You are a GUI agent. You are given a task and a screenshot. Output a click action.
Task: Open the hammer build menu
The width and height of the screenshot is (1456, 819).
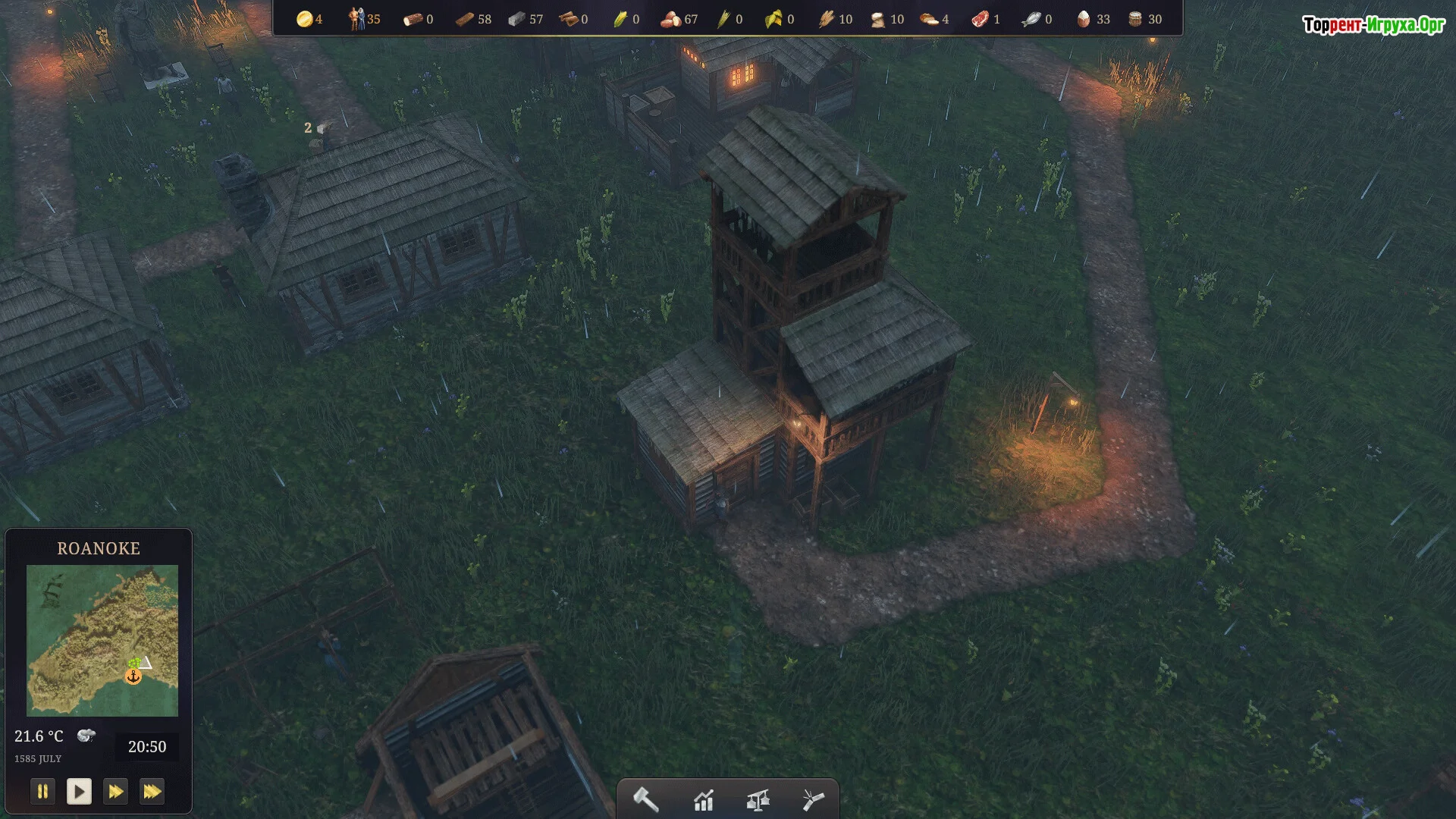(646, 800)
